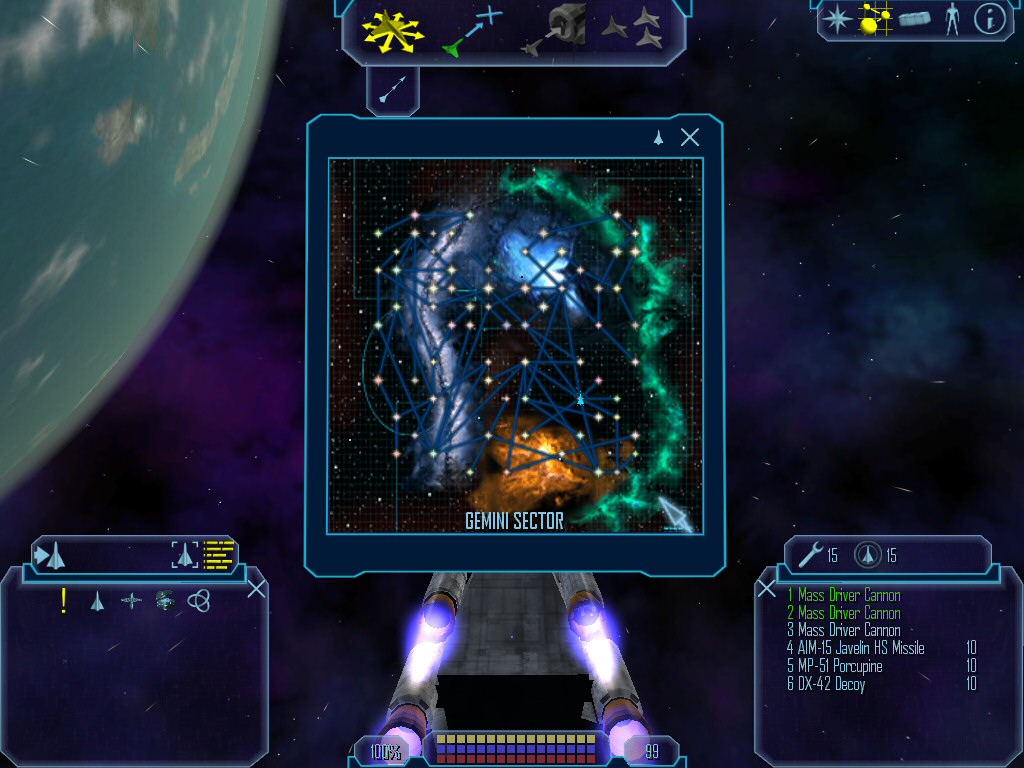Select the four-point star icon
1024x768 pixels.
pyautogui.click(x=835, y=18)
